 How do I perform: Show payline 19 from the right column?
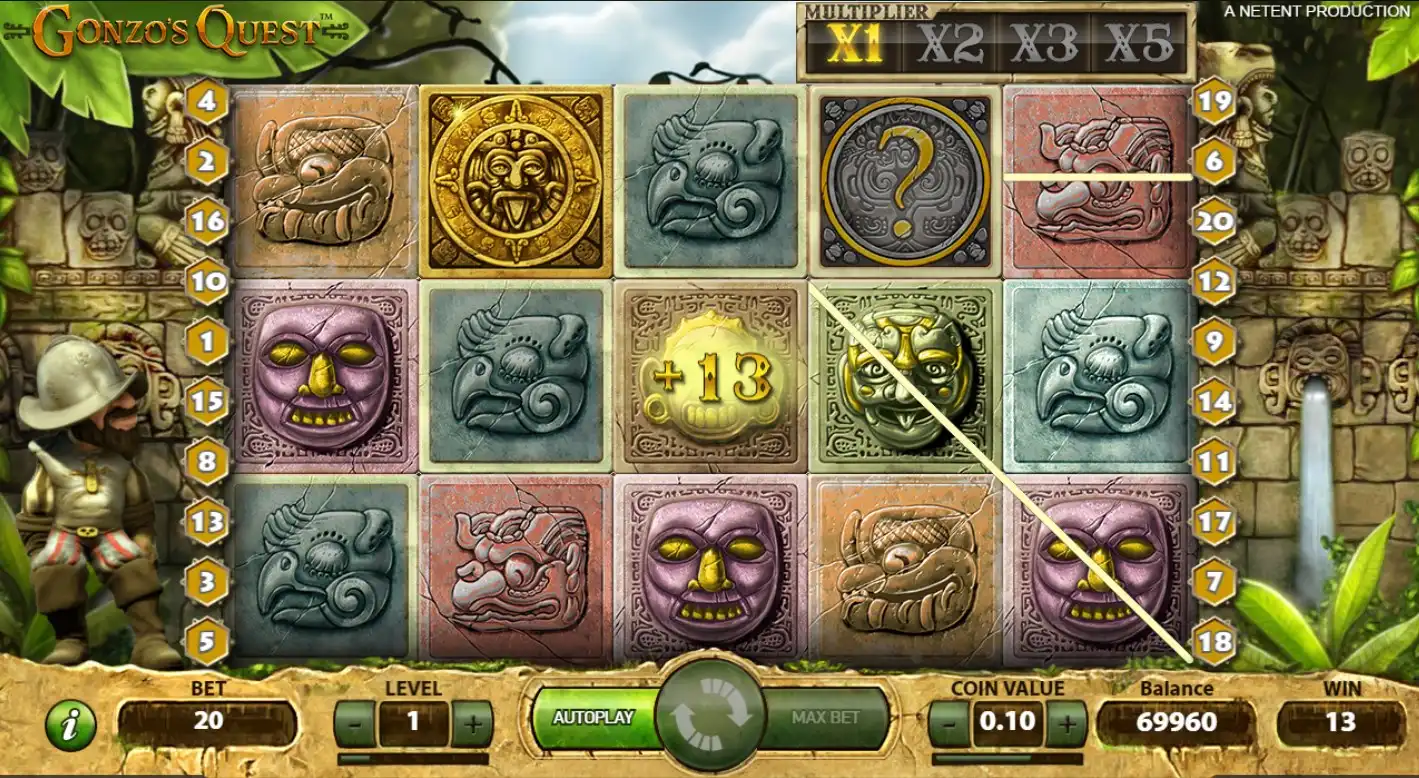[1214, 101]
